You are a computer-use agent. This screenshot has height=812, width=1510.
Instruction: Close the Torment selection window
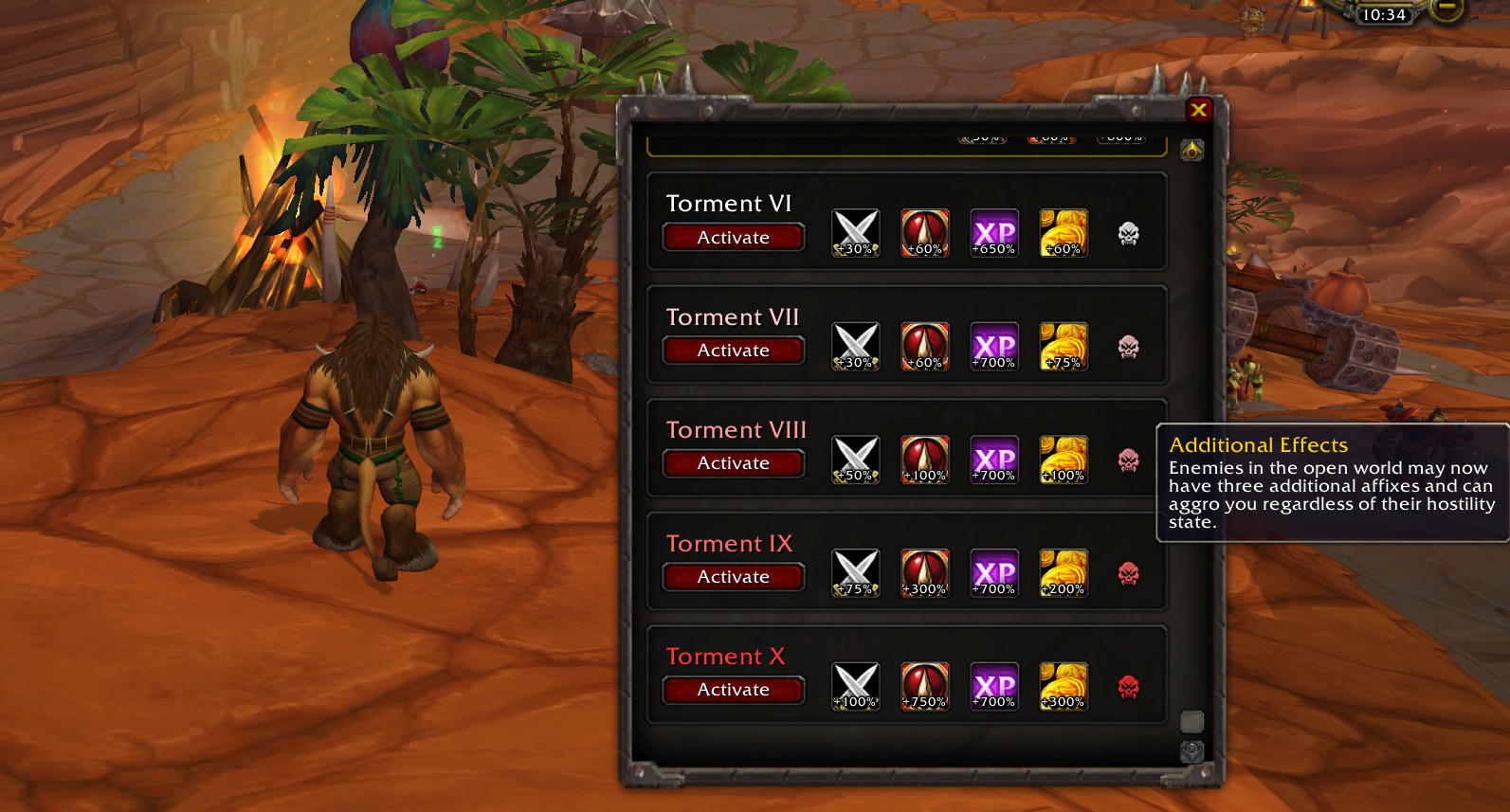click(1198, 110)
